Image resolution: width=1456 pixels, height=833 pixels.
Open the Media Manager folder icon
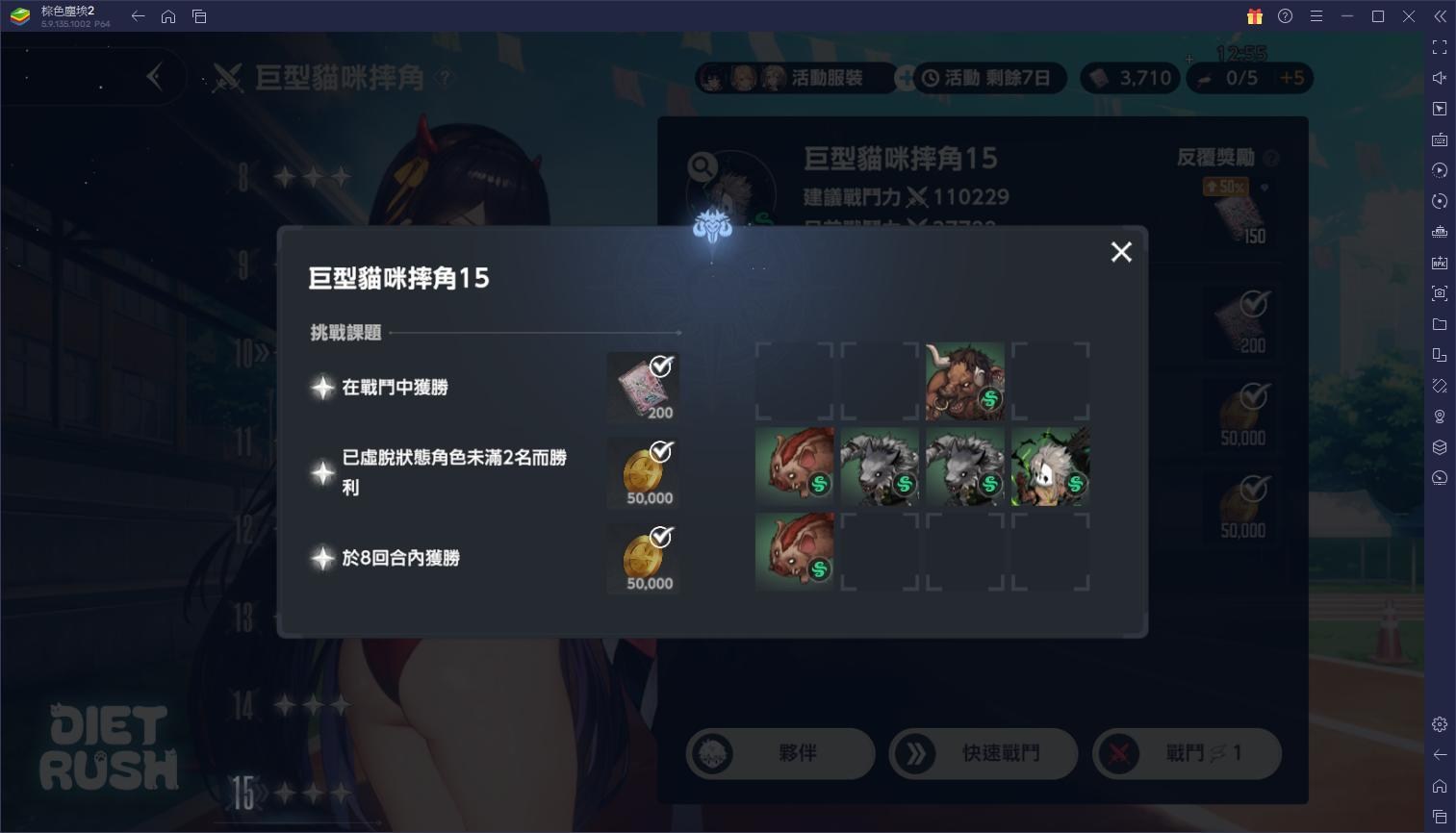pyautogui.click(x=1440, y=324)
